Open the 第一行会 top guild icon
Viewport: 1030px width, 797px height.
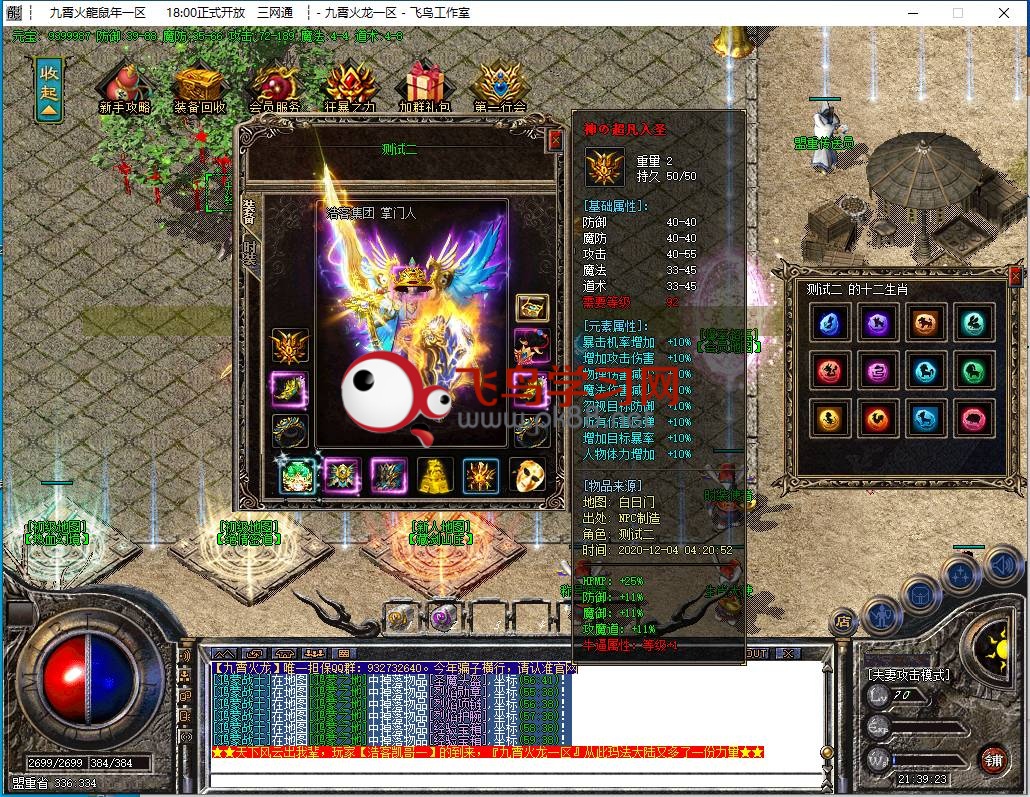(x=500, y=86)
